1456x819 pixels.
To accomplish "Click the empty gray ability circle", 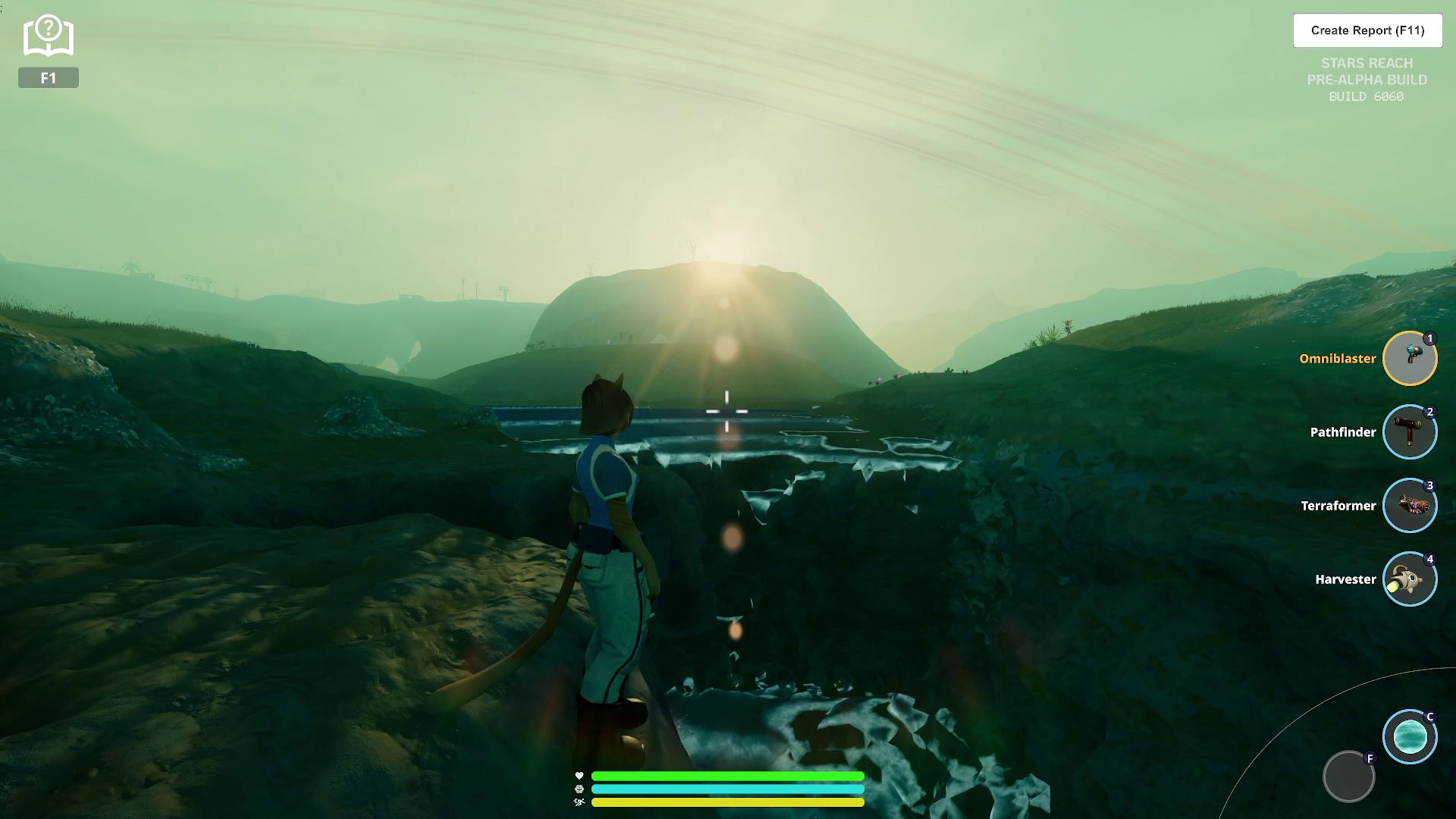I will coord(1348,777).
